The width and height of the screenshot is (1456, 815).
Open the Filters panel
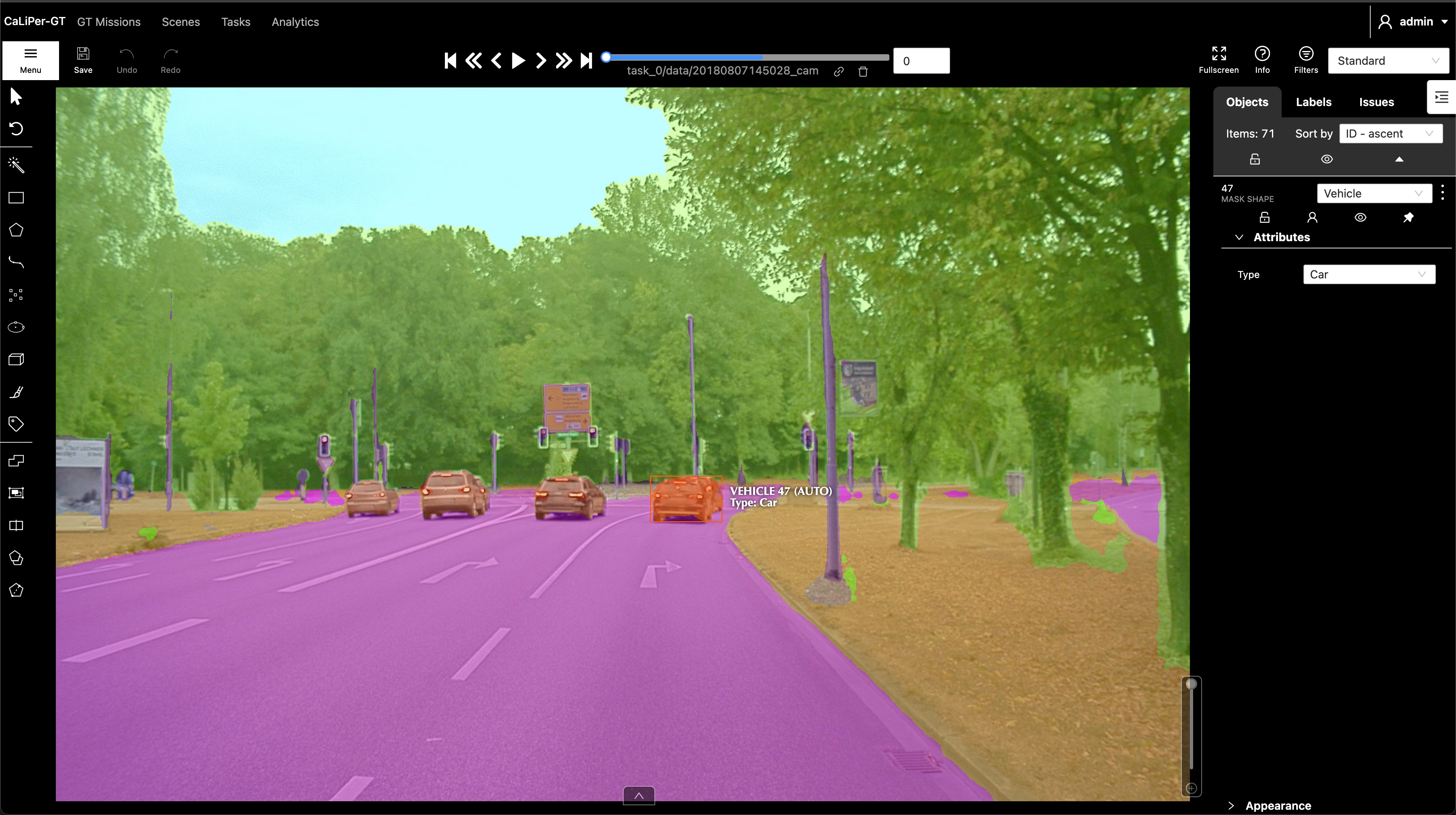pyautogui.click(x=1306, y=59)
